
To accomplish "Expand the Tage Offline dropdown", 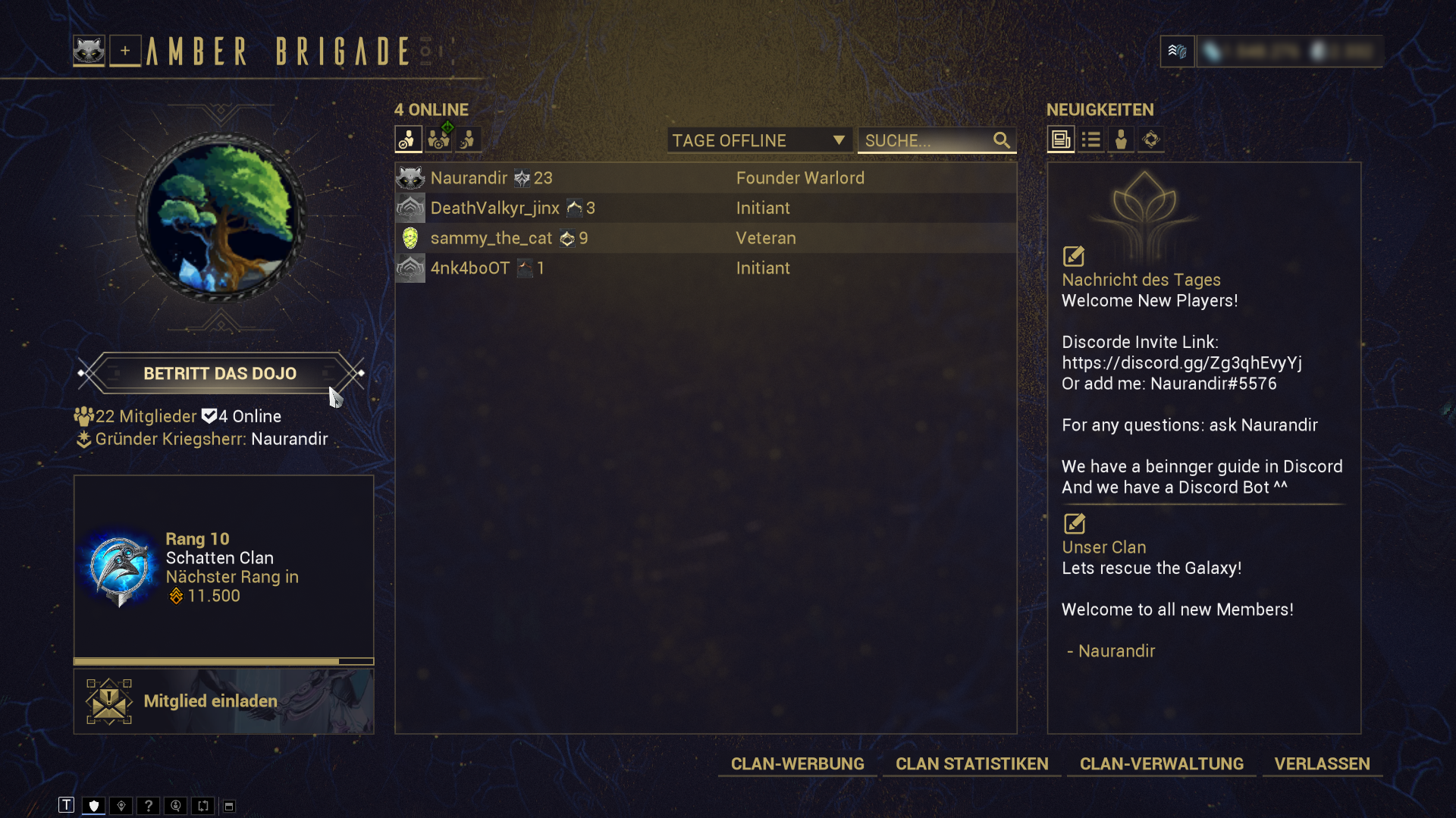I will click(x=758, y=140).
